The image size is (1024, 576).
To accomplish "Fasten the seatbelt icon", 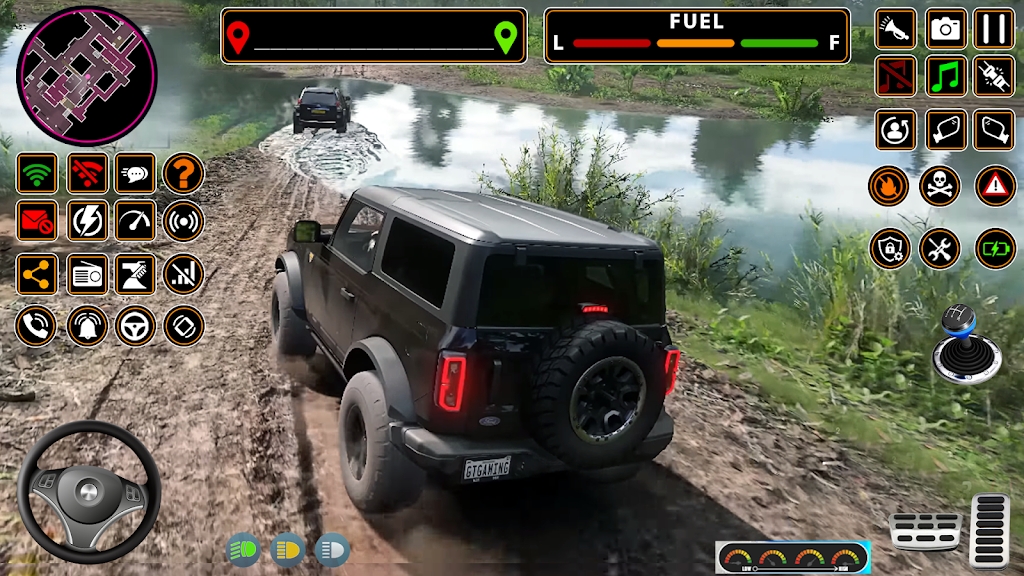I will pos(994,76).
